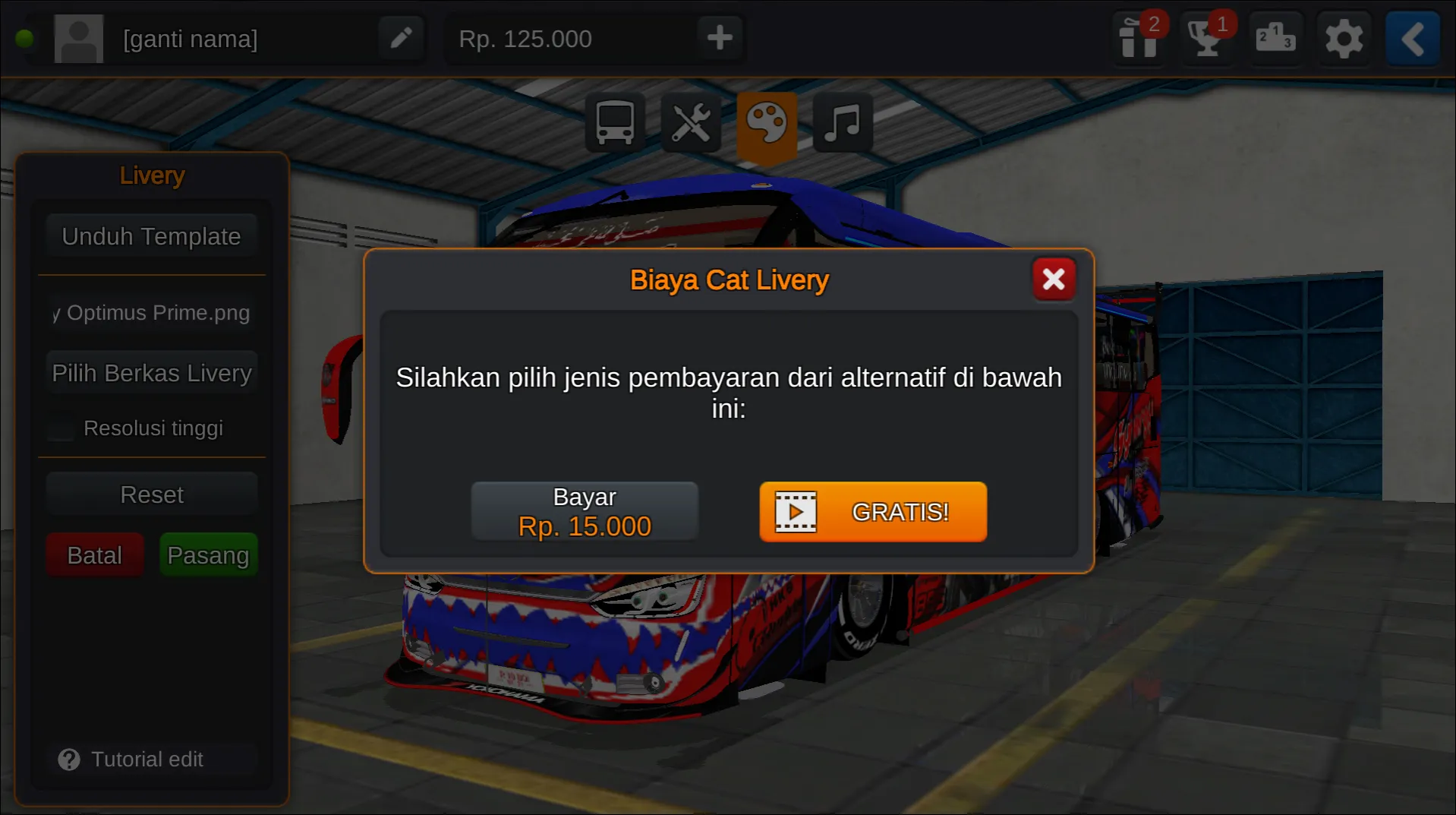Click the Unduh Template button
This screenshot has width=1456, height=815.
(151, 235)
